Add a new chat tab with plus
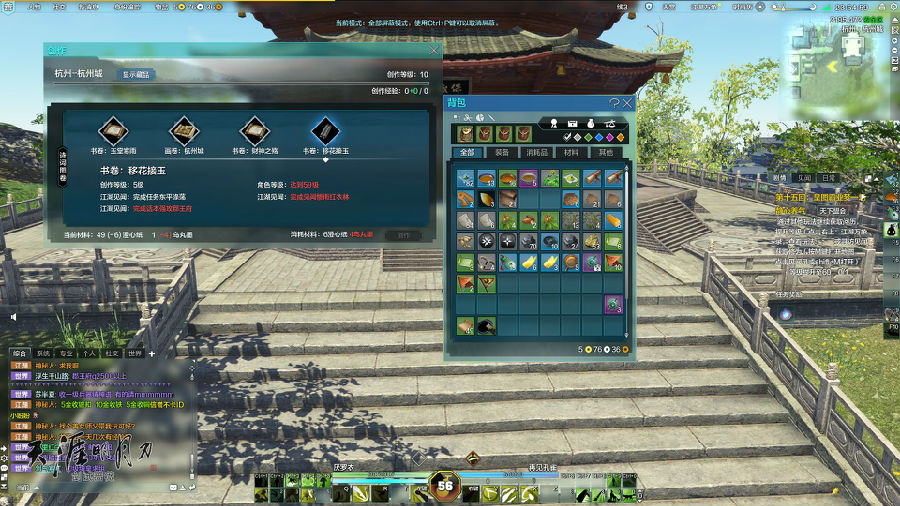This screenshot has width=900, height=506. pos(152,353)
